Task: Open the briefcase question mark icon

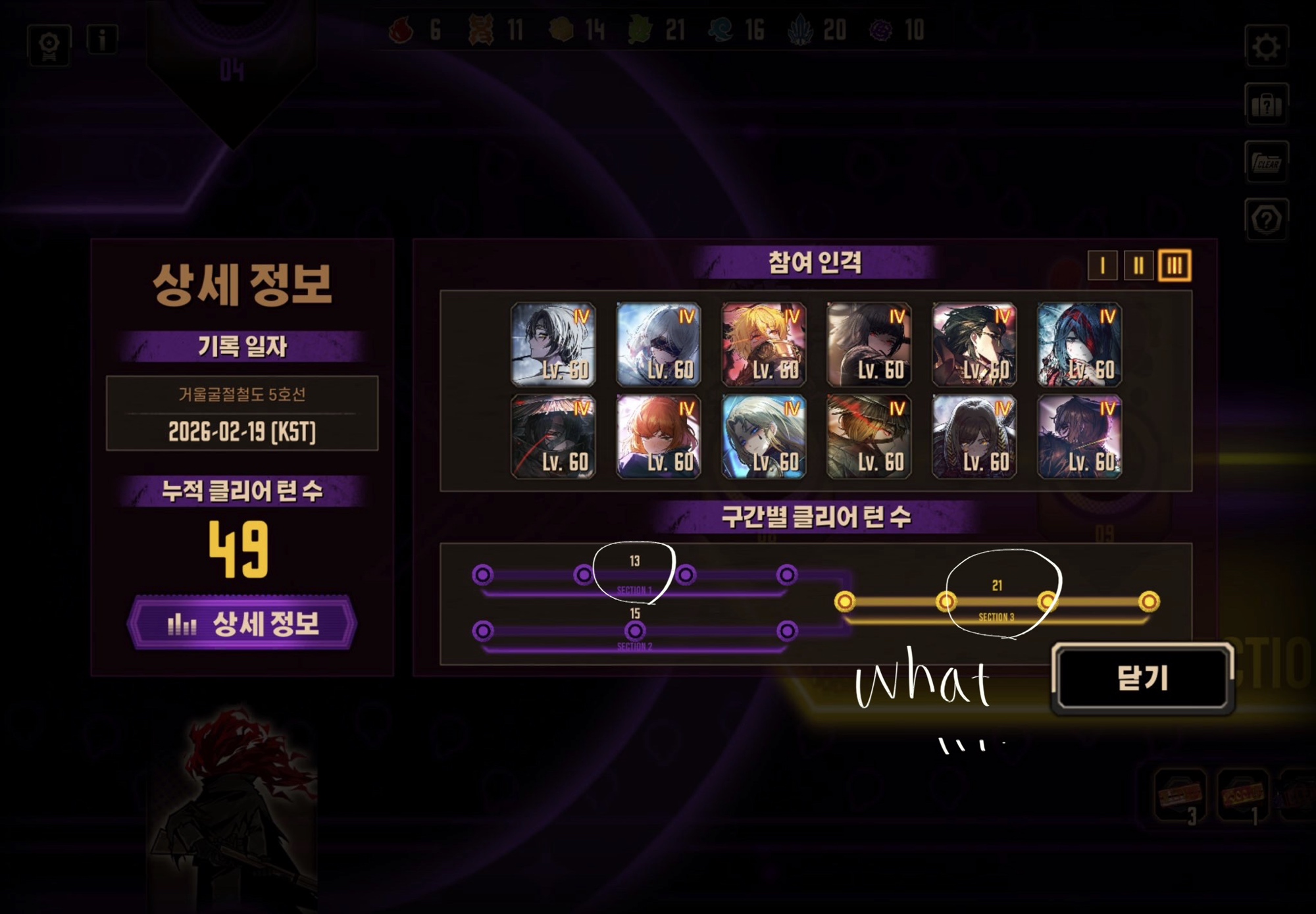Action: point(1266,105)
